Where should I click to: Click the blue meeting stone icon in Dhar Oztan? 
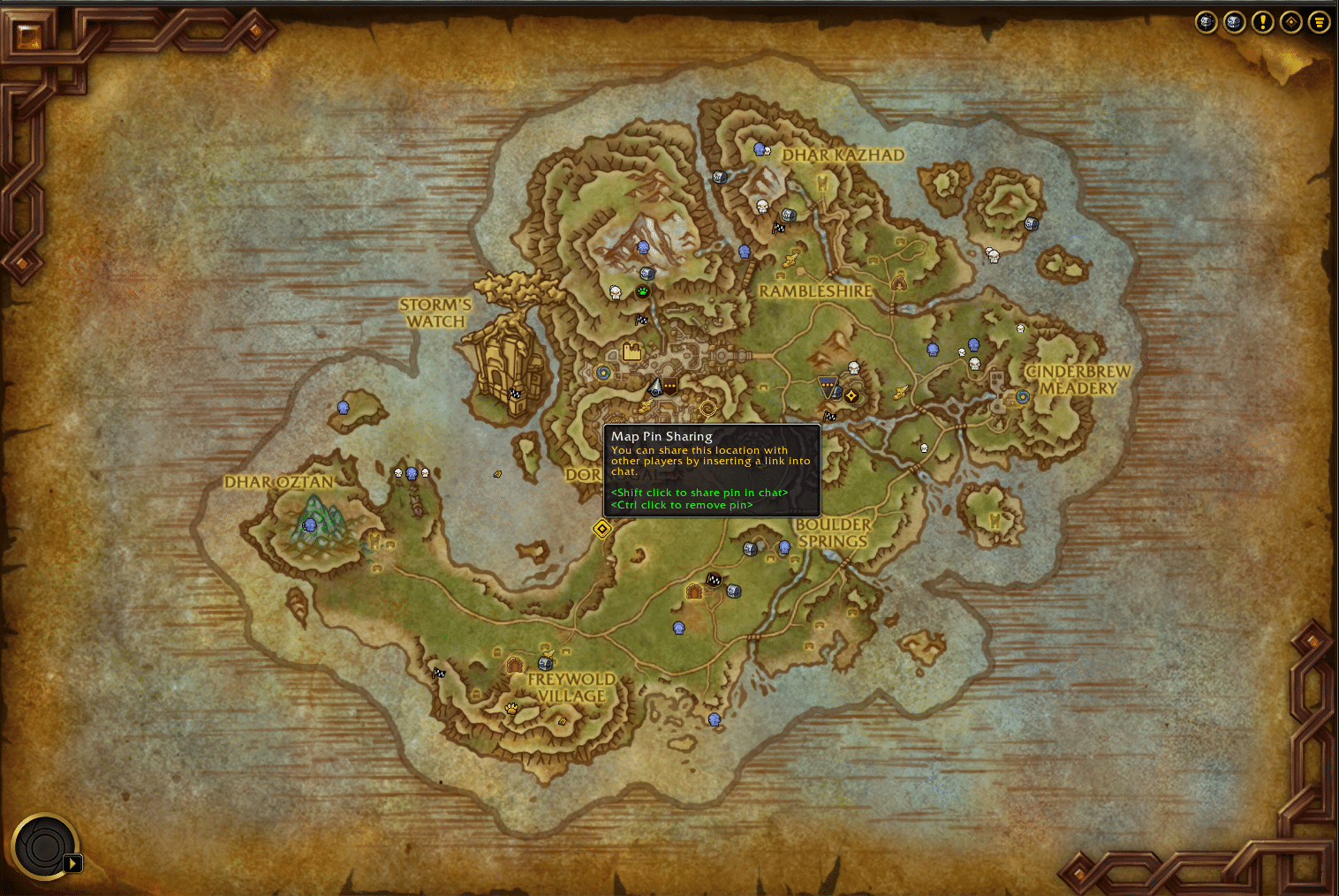point(309,524)
